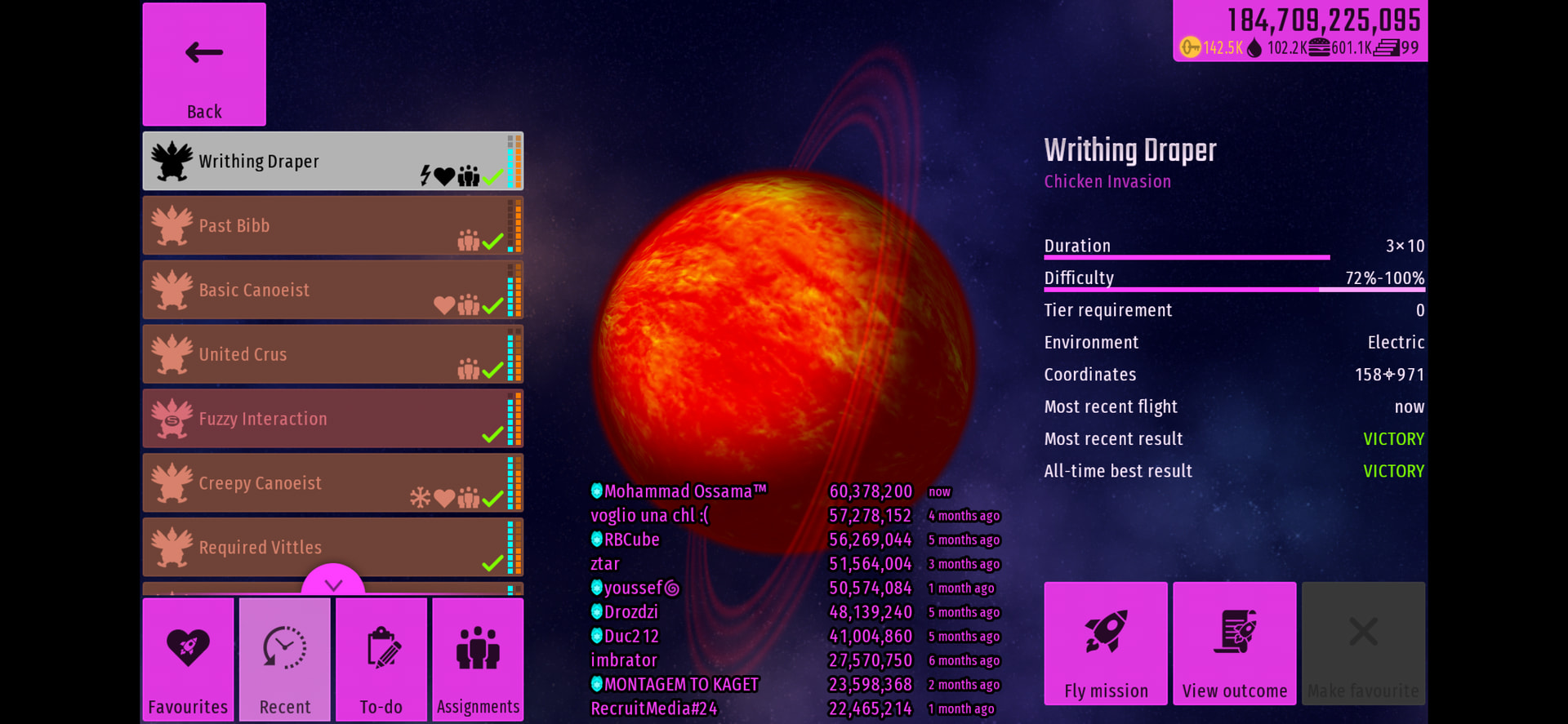The height and width of the screenshot is (724, 1568).
Task: Go back using the Back button
Action: click(x=204, y=64)
